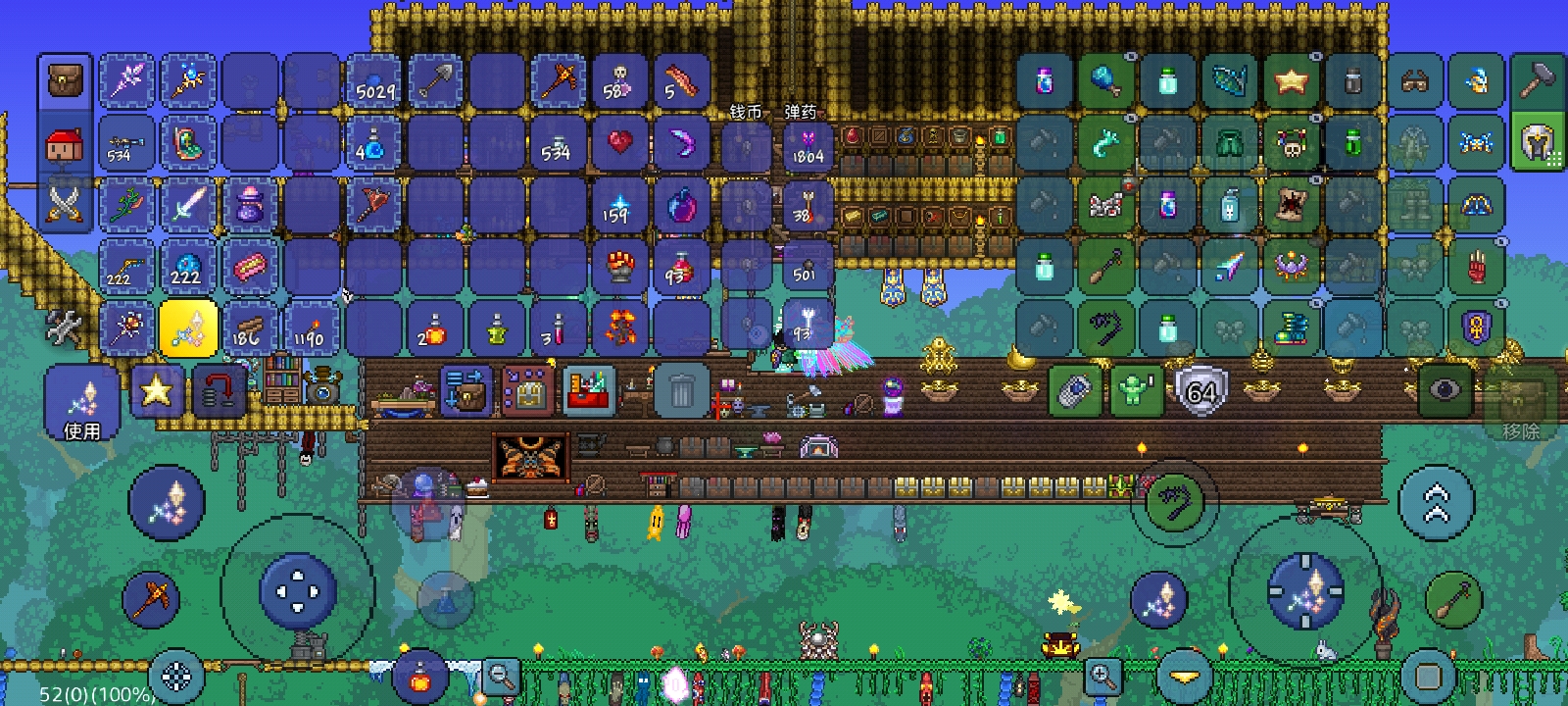Switch to the armor helmet equipment tab
This screenshot has height=706, width=1568.
[1537, 143]
